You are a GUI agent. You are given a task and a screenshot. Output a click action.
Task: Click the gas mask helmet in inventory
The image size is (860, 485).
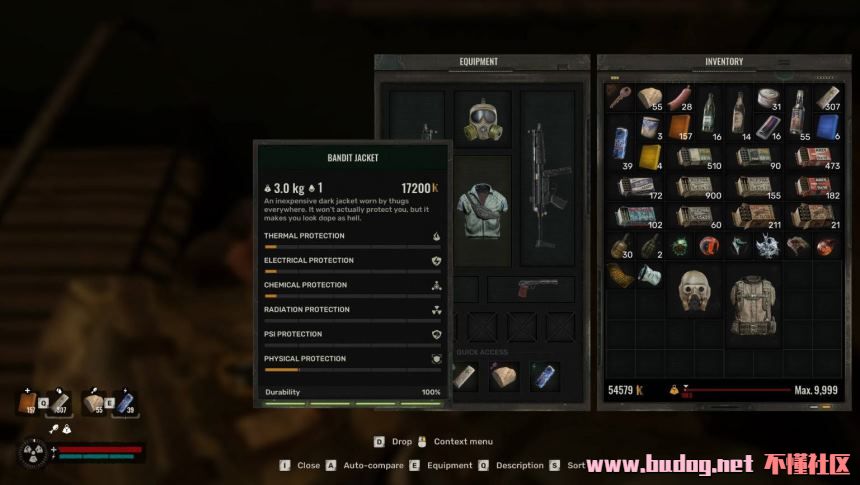(694, 290)
